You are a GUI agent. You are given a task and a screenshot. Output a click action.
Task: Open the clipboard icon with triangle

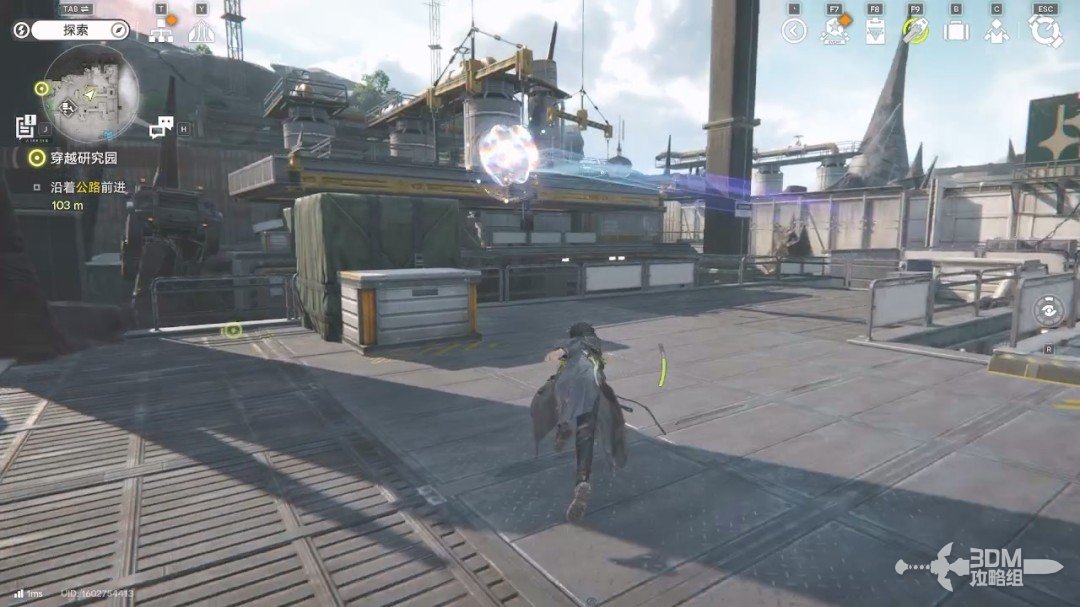(875, 31)
